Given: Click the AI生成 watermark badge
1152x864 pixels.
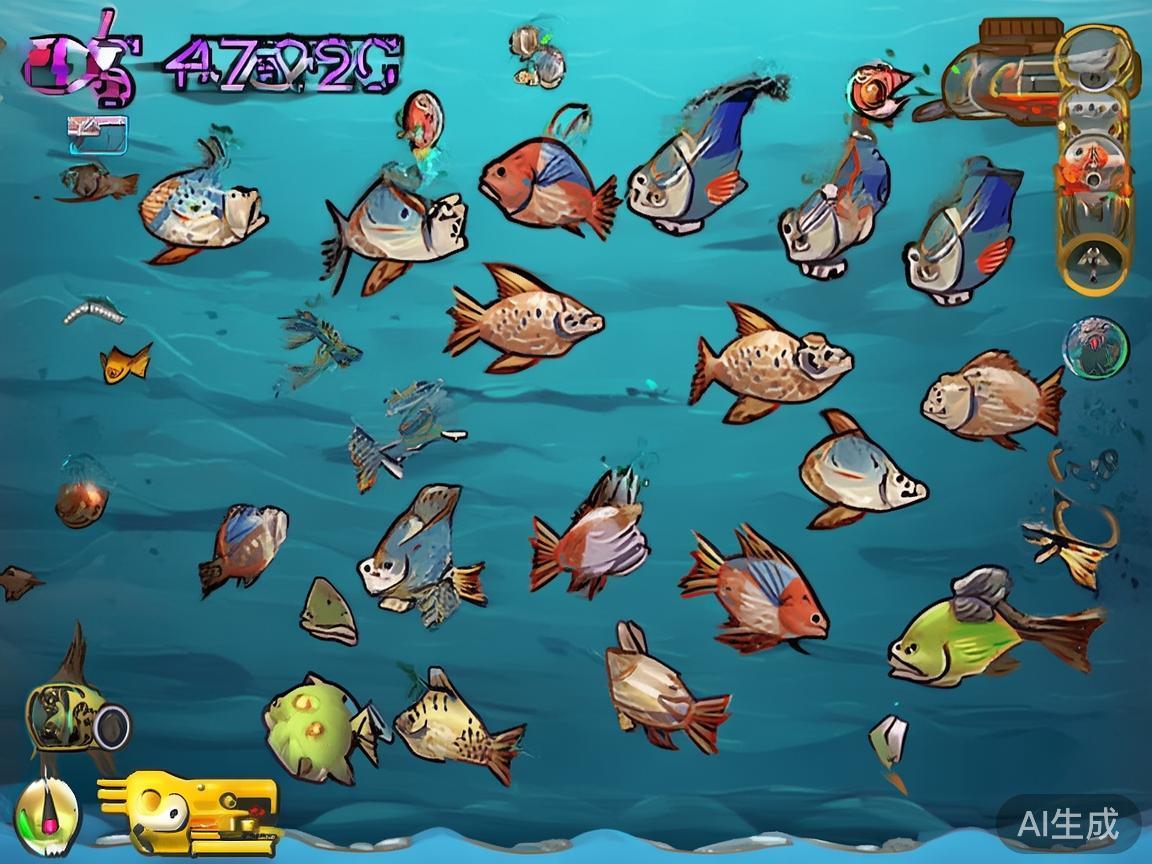Looking at the screenshot, I should [1067, 824].
